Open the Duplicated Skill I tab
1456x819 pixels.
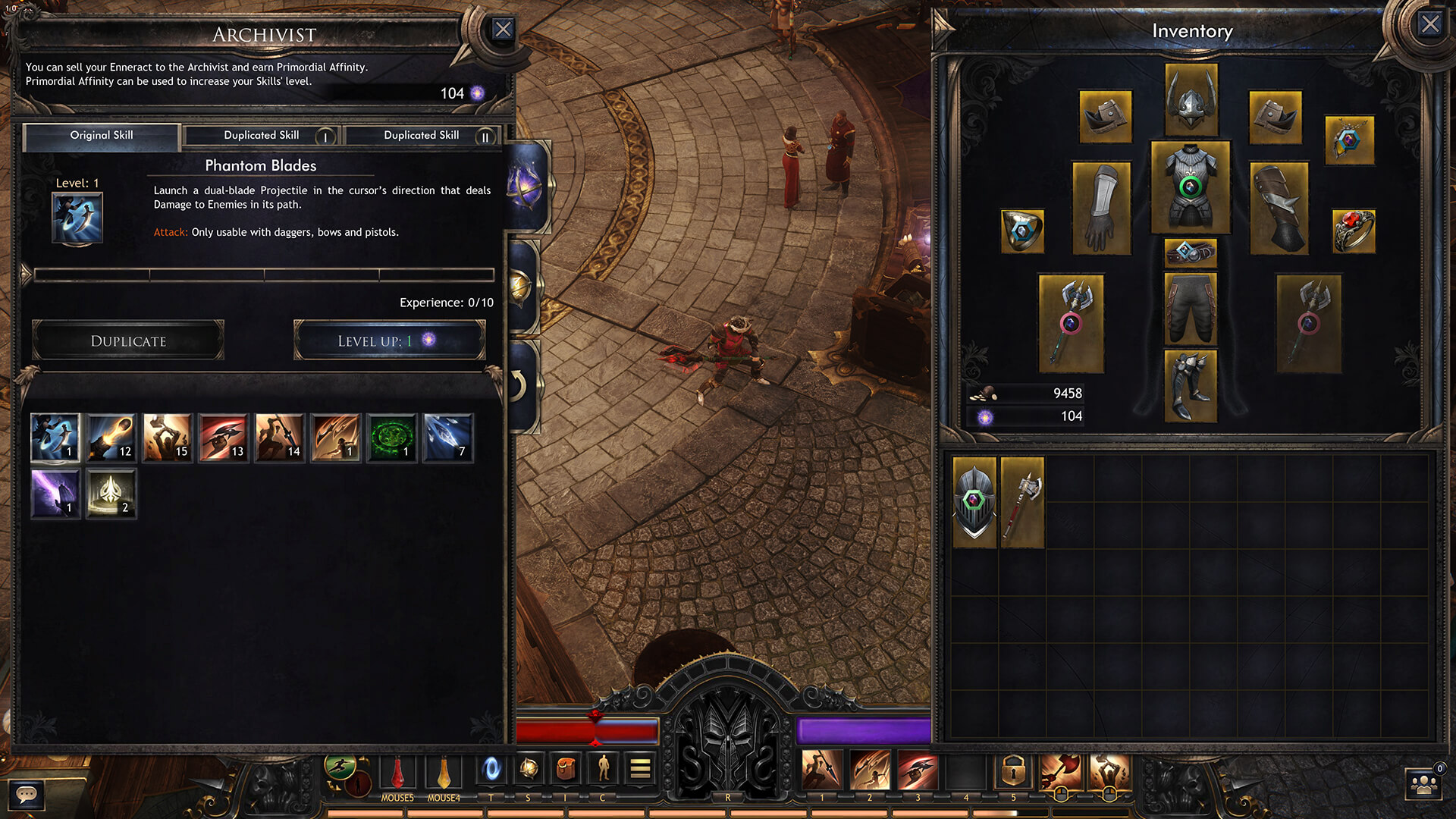point(262,136)
